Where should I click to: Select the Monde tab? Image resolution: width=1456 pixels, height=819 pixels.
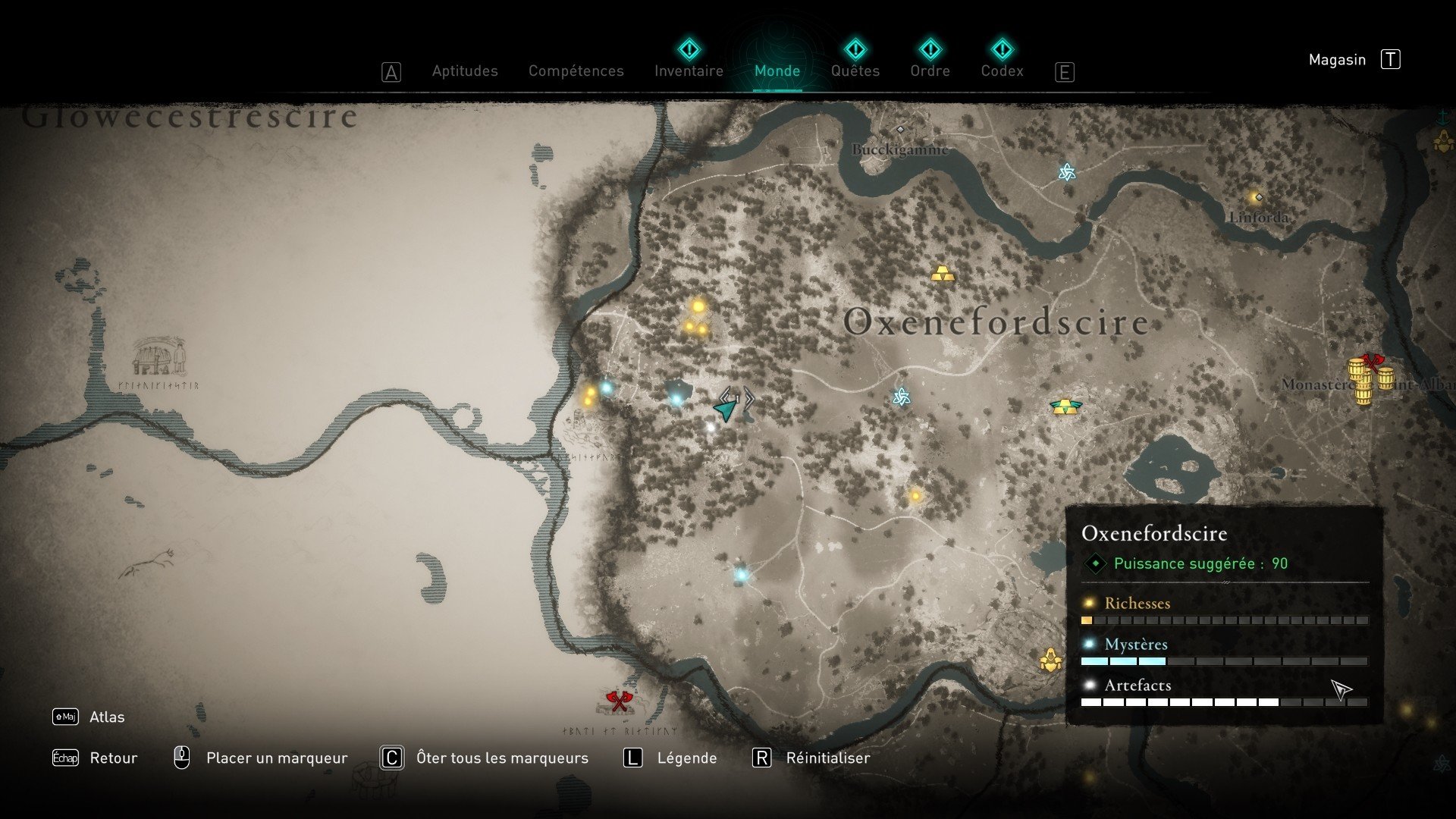[777, 71]
